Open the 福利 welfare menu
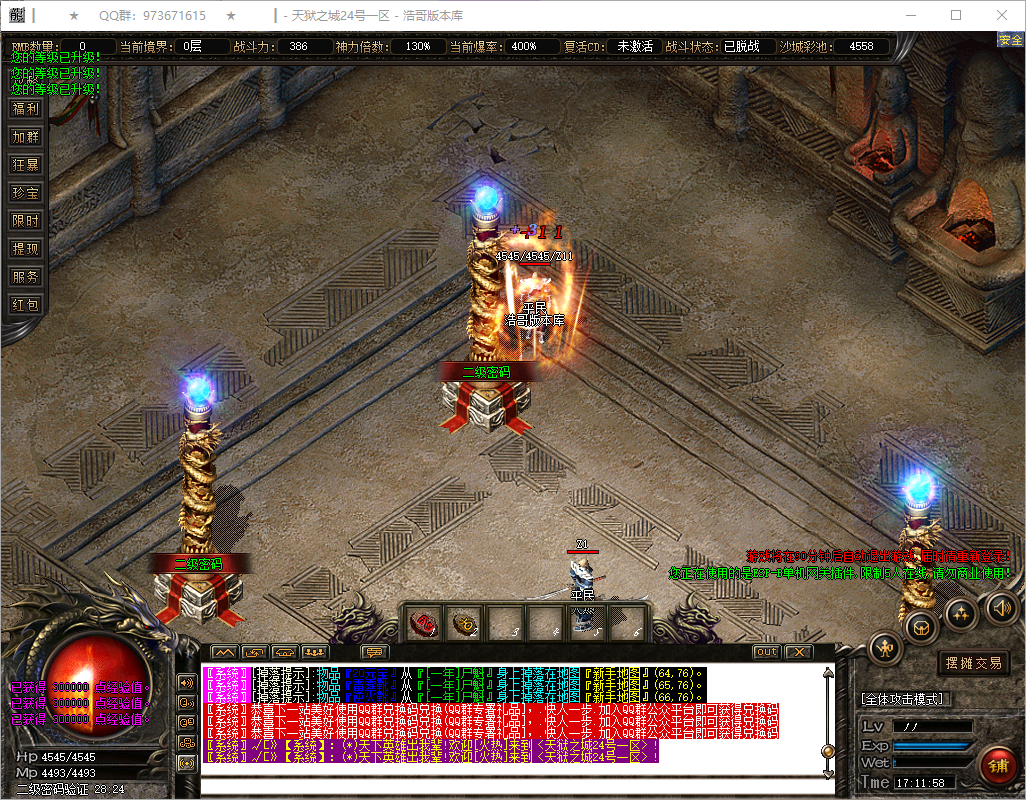1026x800 pixels. click(x=25, y=109)
